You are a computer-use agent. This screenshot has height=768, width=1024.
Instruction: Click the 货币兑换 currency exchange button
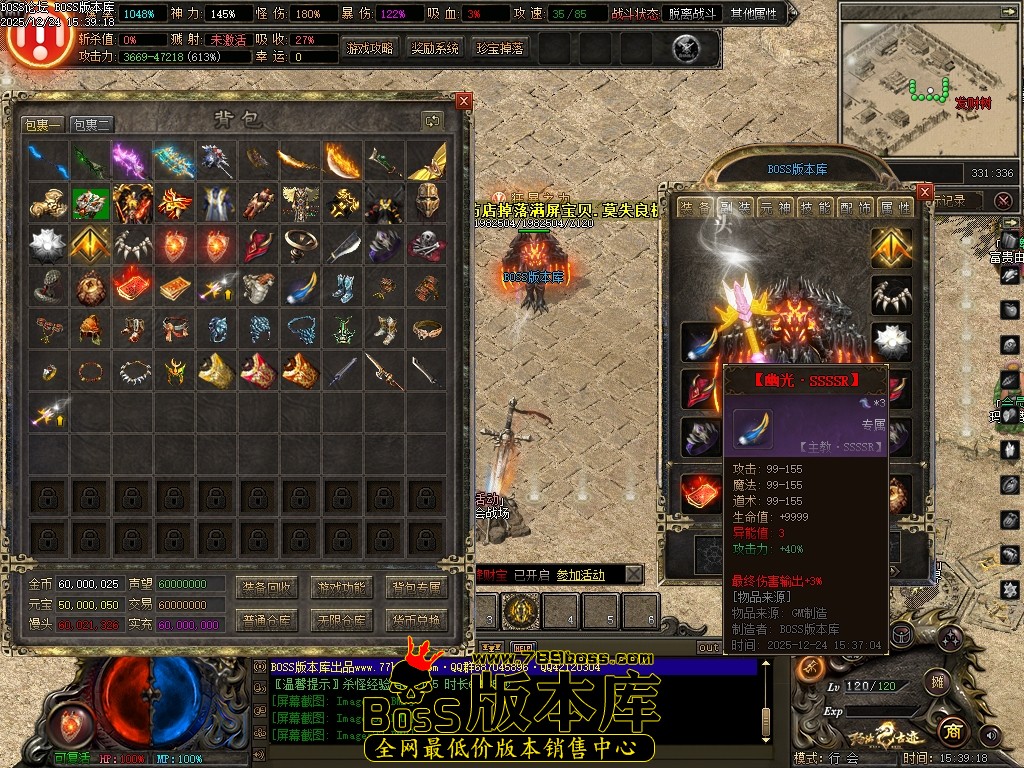coord(416,620)
